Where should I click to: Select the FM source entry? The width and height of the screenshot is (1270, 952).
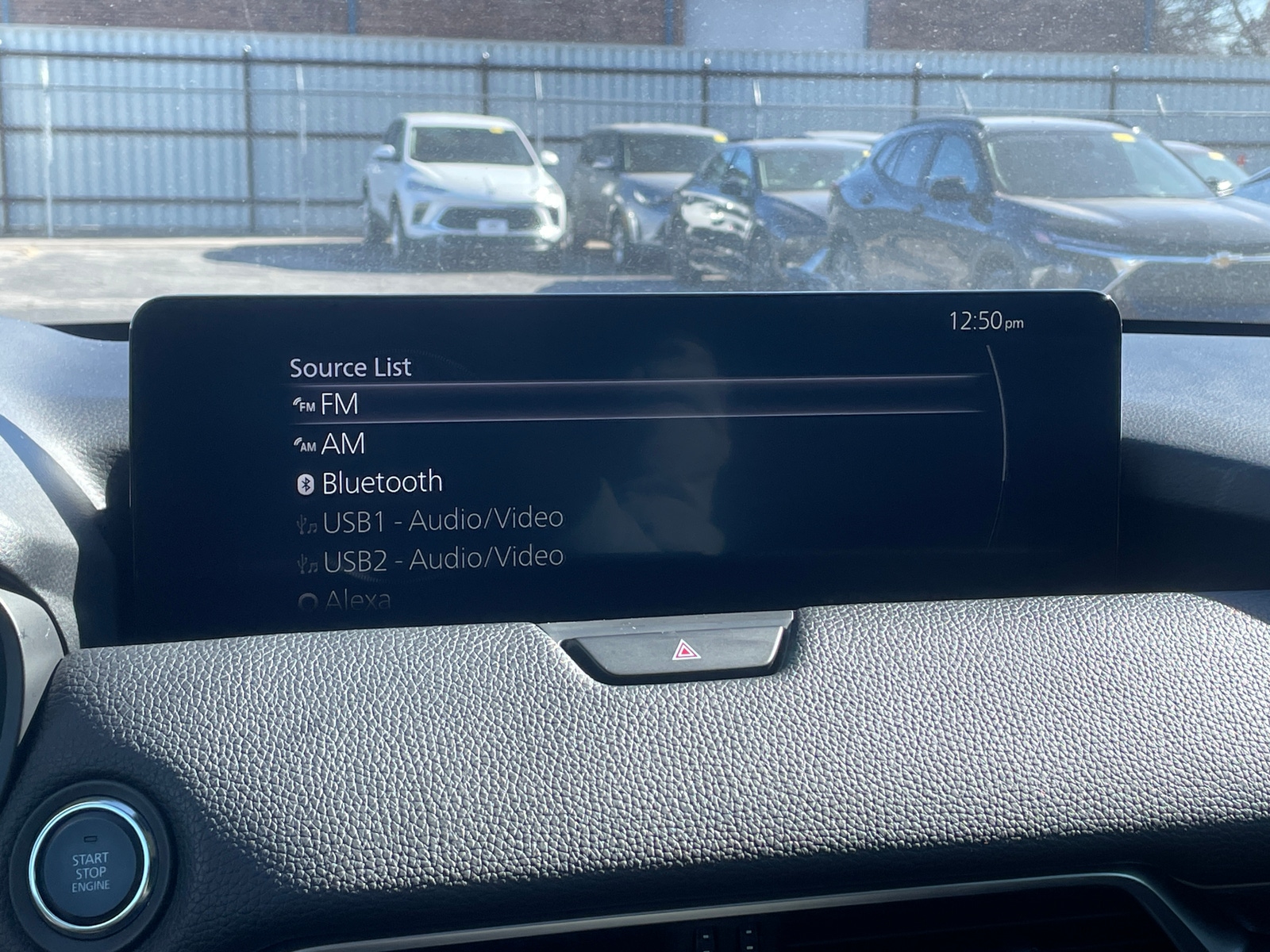click(x=341, y=405)
